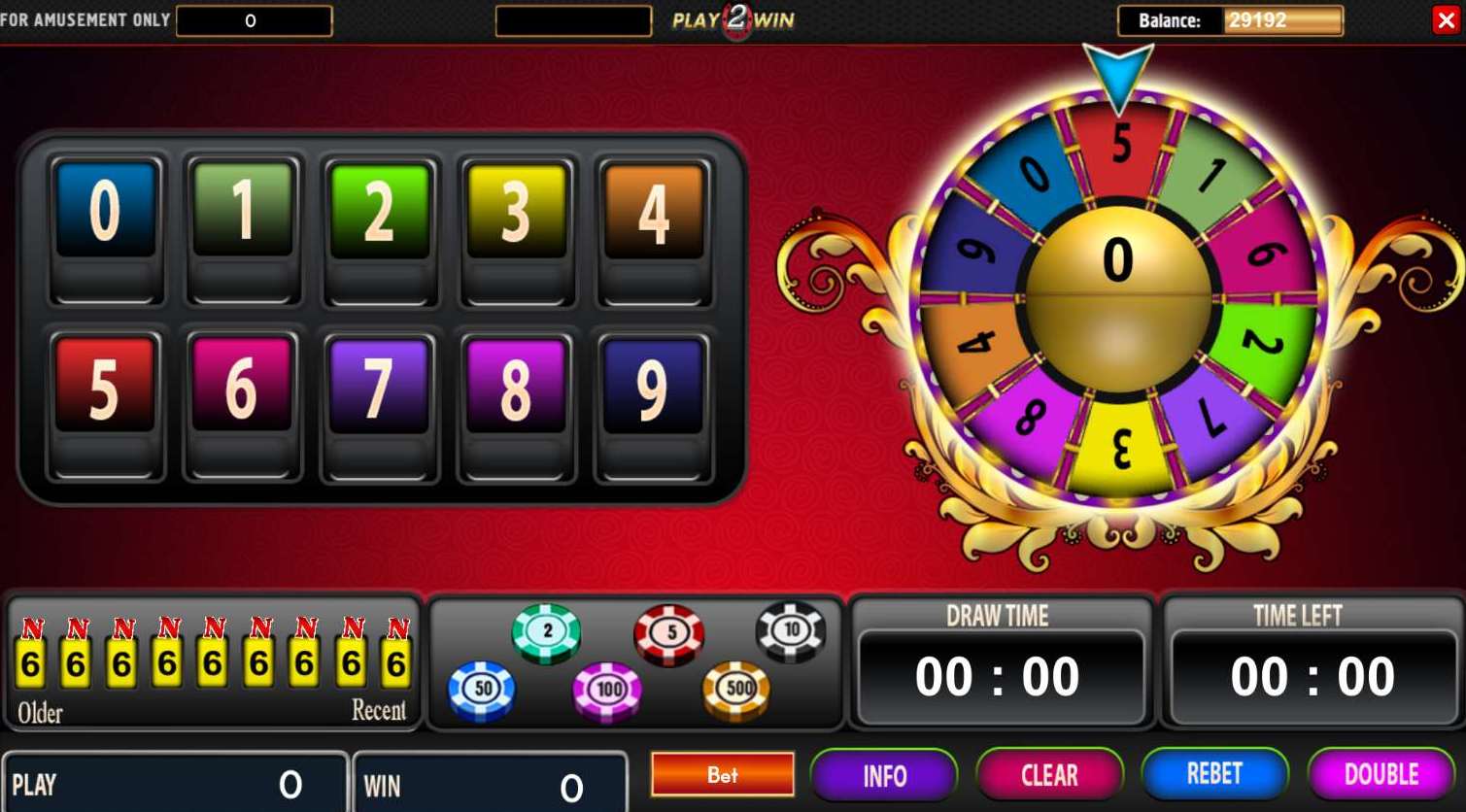This screenshot has height=812, width=1466.
Task: Pick the orange number 4 tile
Action: (x=654, y=210)
